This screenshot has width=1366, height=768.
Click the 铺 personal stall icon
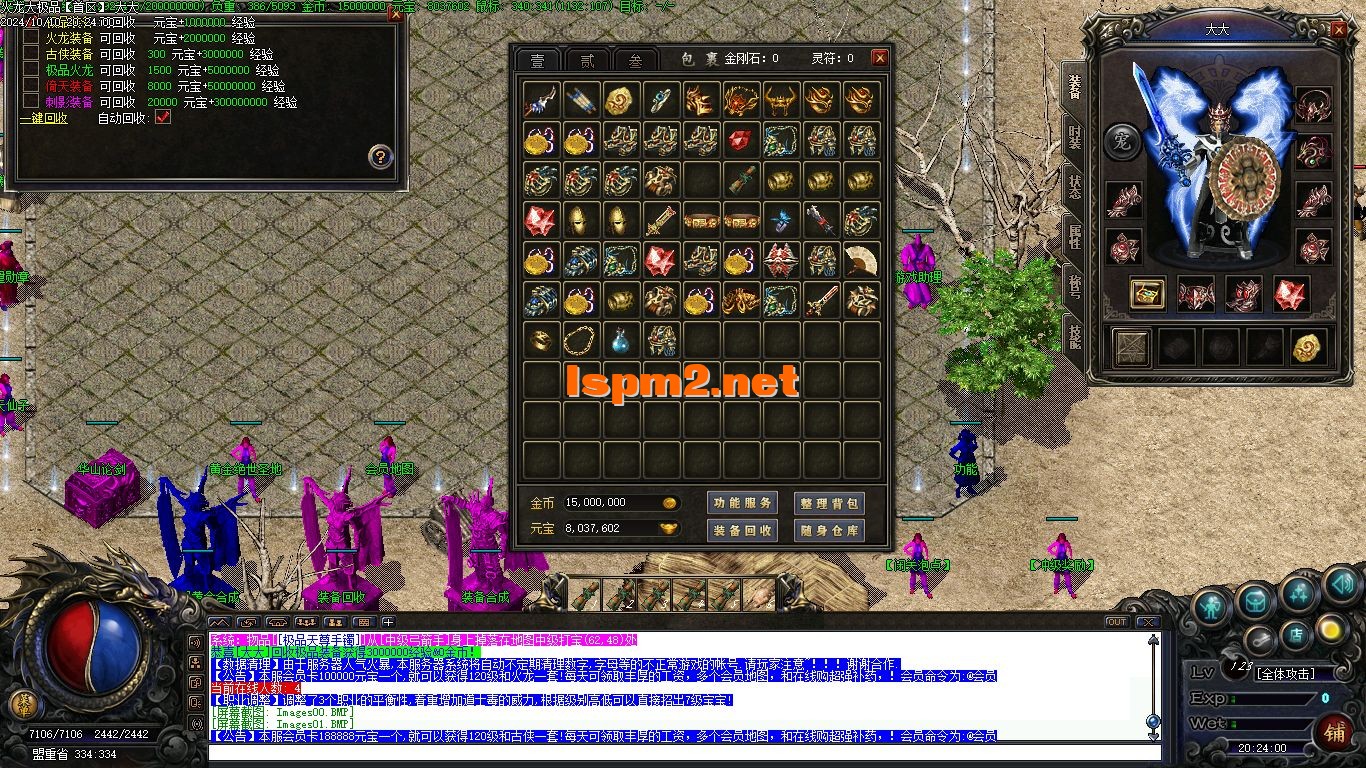click(x=1336, y=732)
